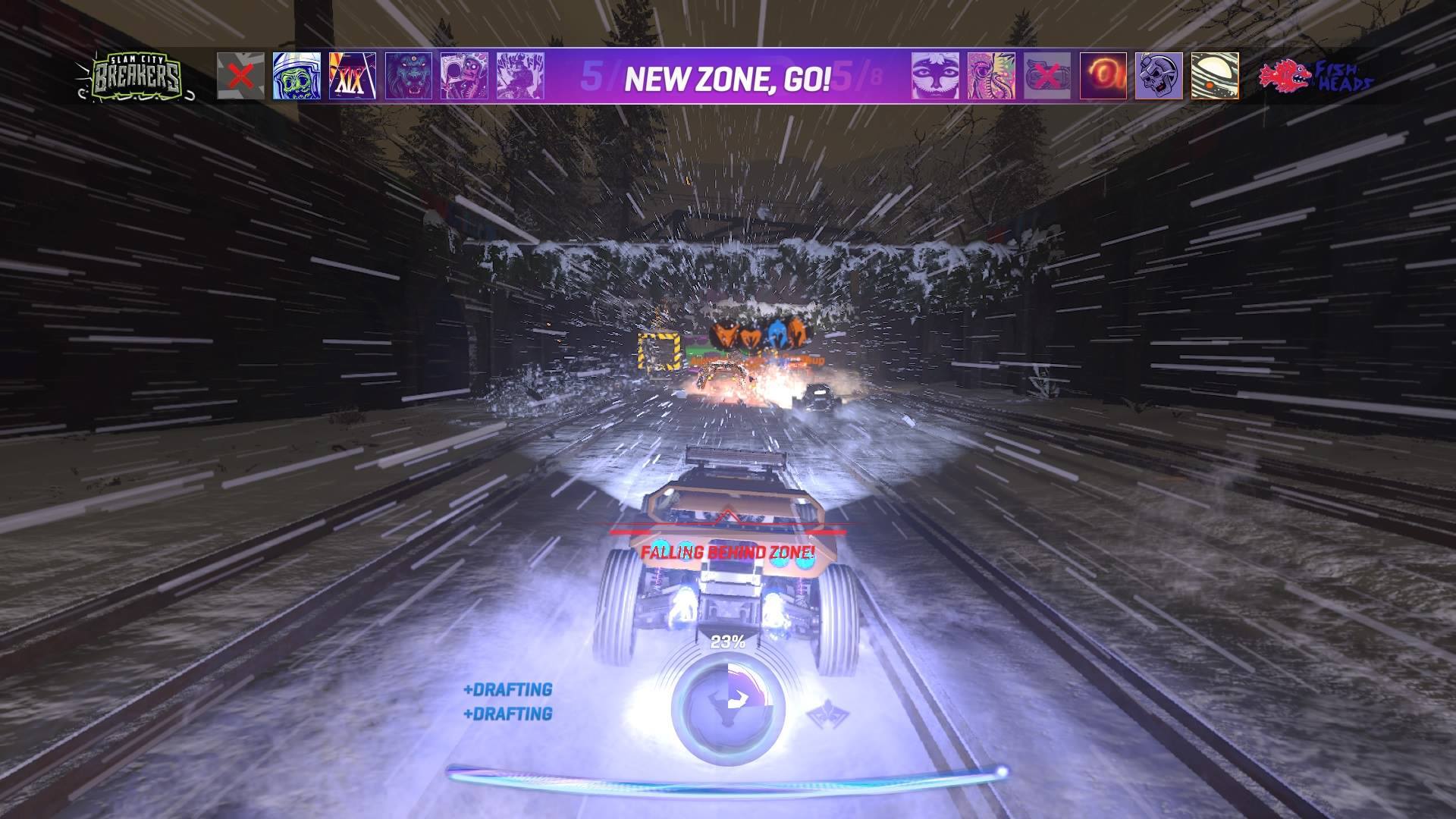Click the colorful serpent player avatar
This screenshot has width=1456, height=819.
[x=991, y=76]
